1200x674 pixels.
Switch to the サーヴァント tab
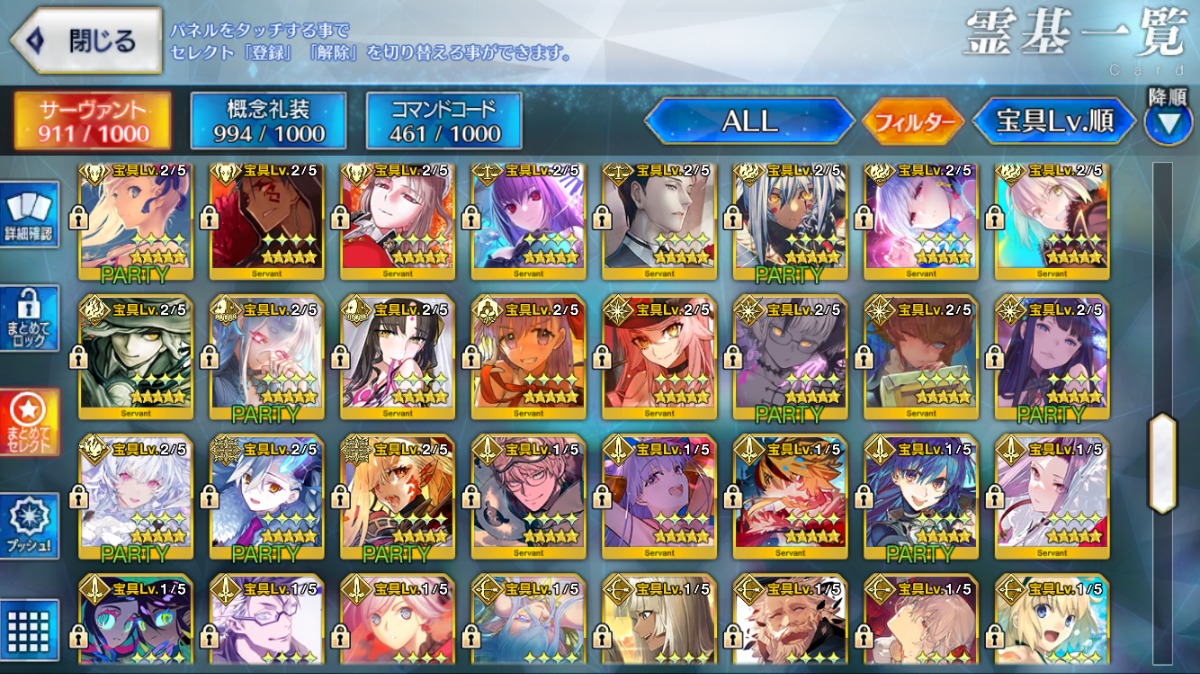(x=92, y=122)
